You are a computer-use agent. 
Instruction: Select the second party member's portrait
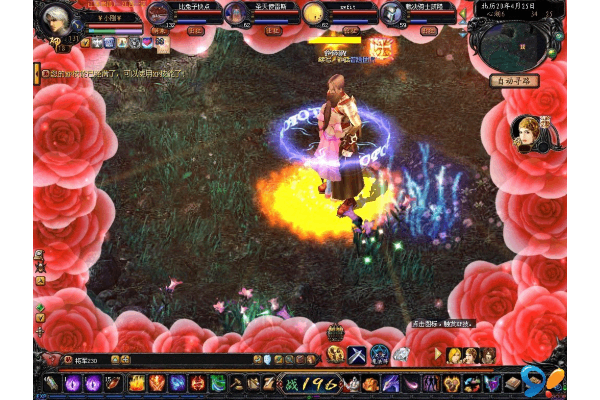point(236,14)
